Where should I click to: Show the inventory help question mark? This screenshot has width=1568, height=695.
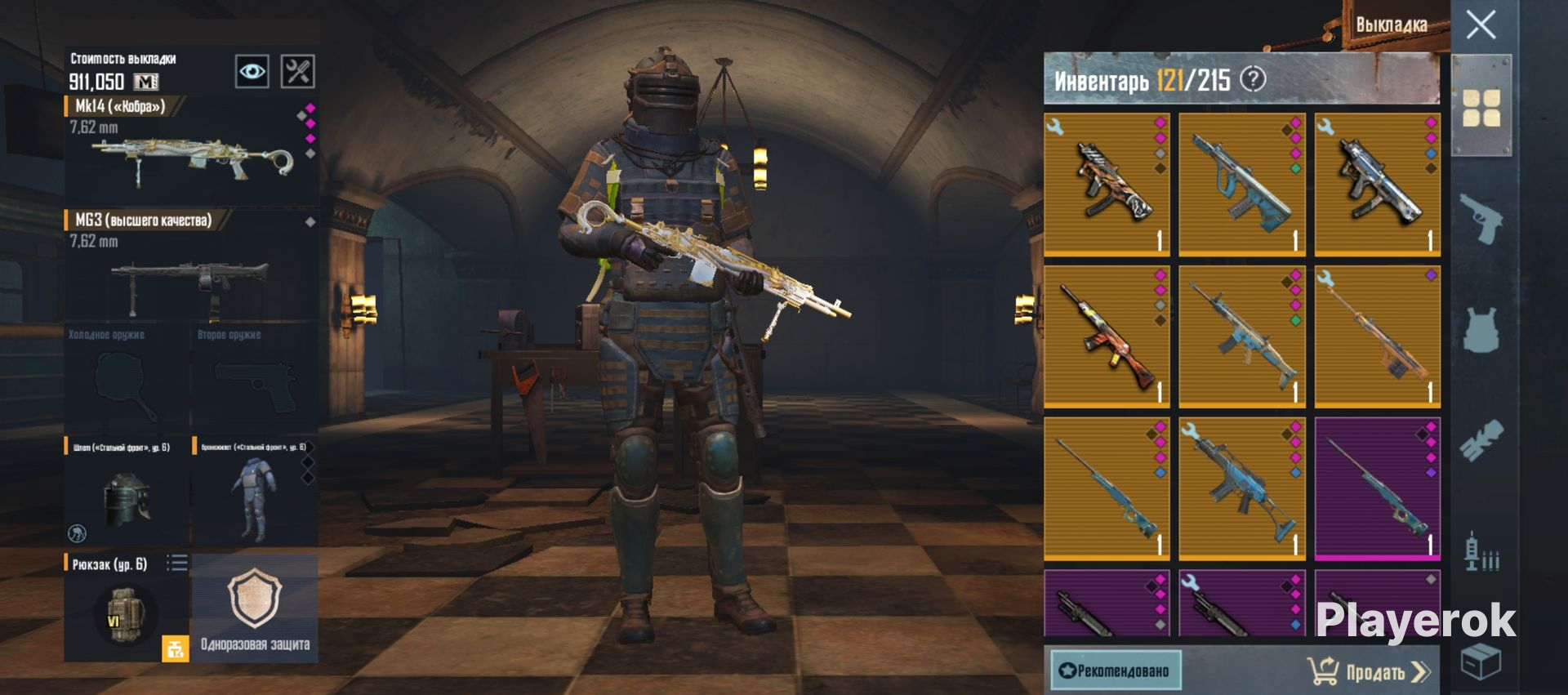pyautogui.click(x=1253, y=79)
